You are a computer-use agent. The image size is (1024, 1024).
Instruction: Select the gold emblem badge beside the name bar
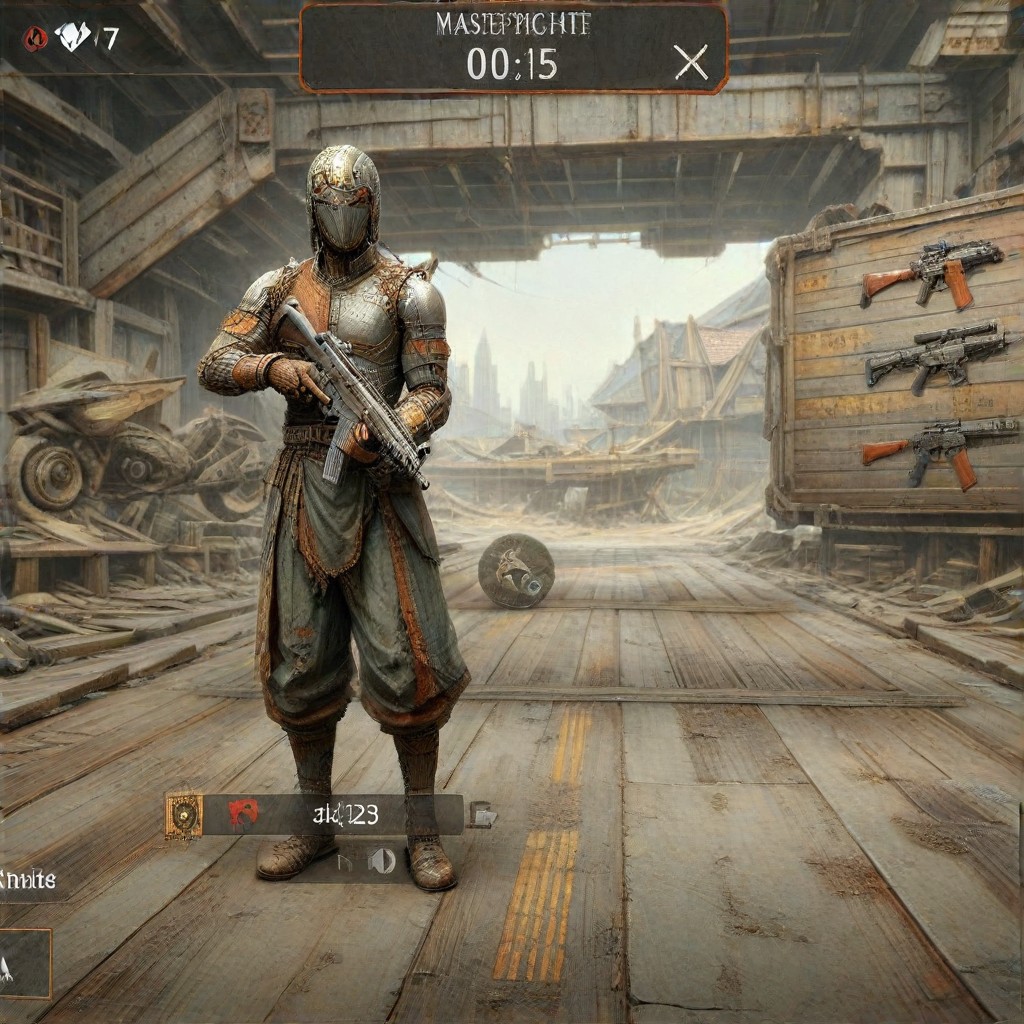(x=184, y=816)
